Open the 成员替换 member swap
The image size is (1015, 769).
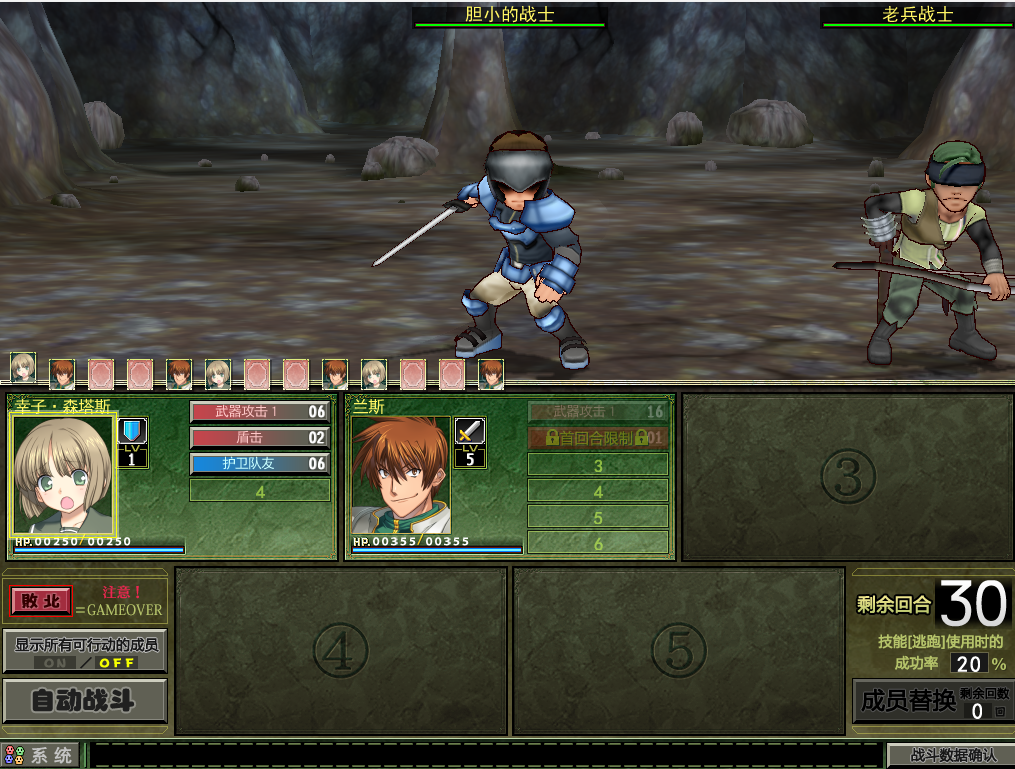point(908,700)
